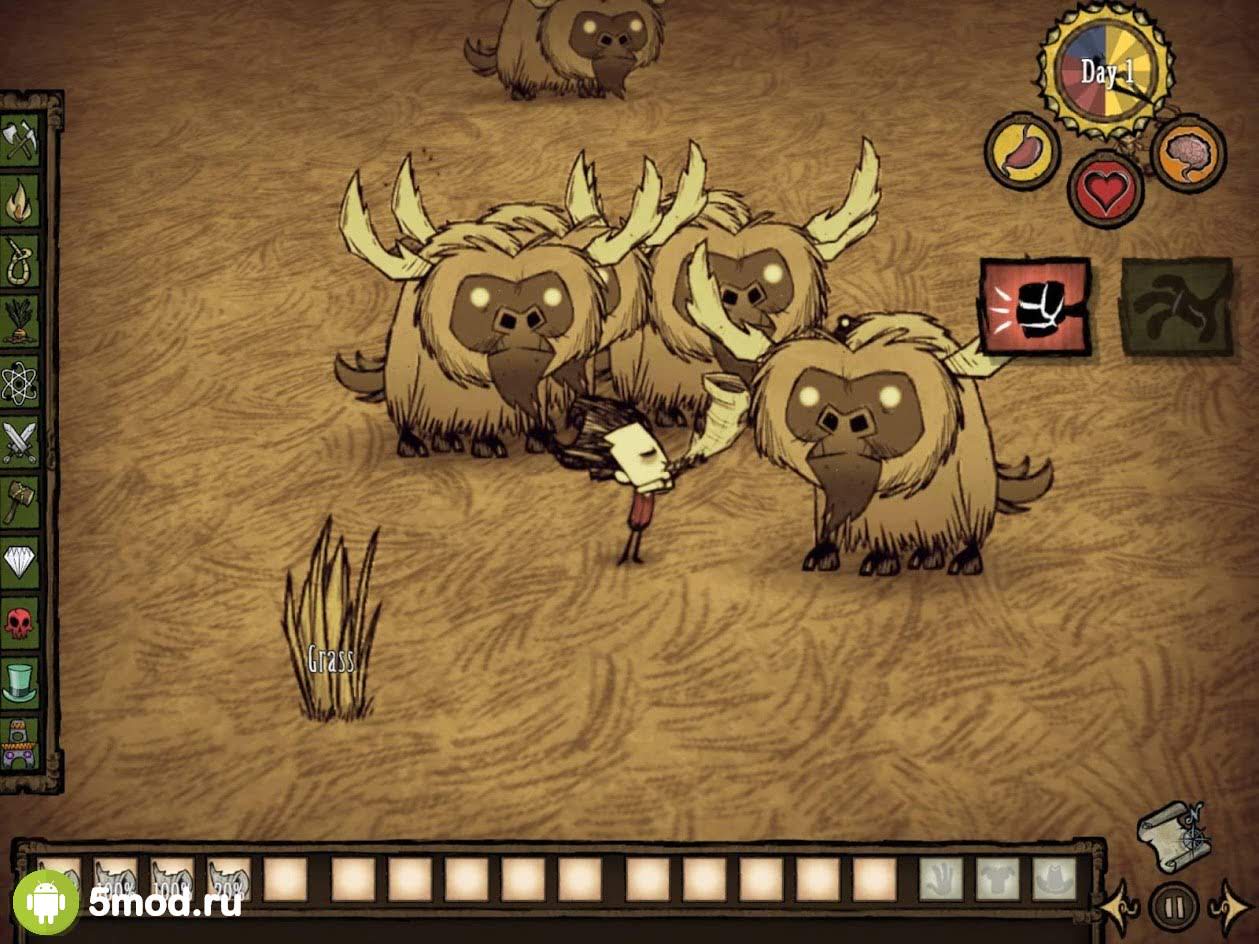This screenshot has width=1259, height=944.
Task: Open the Tools crafting tab
Action: tap(20, 140)
